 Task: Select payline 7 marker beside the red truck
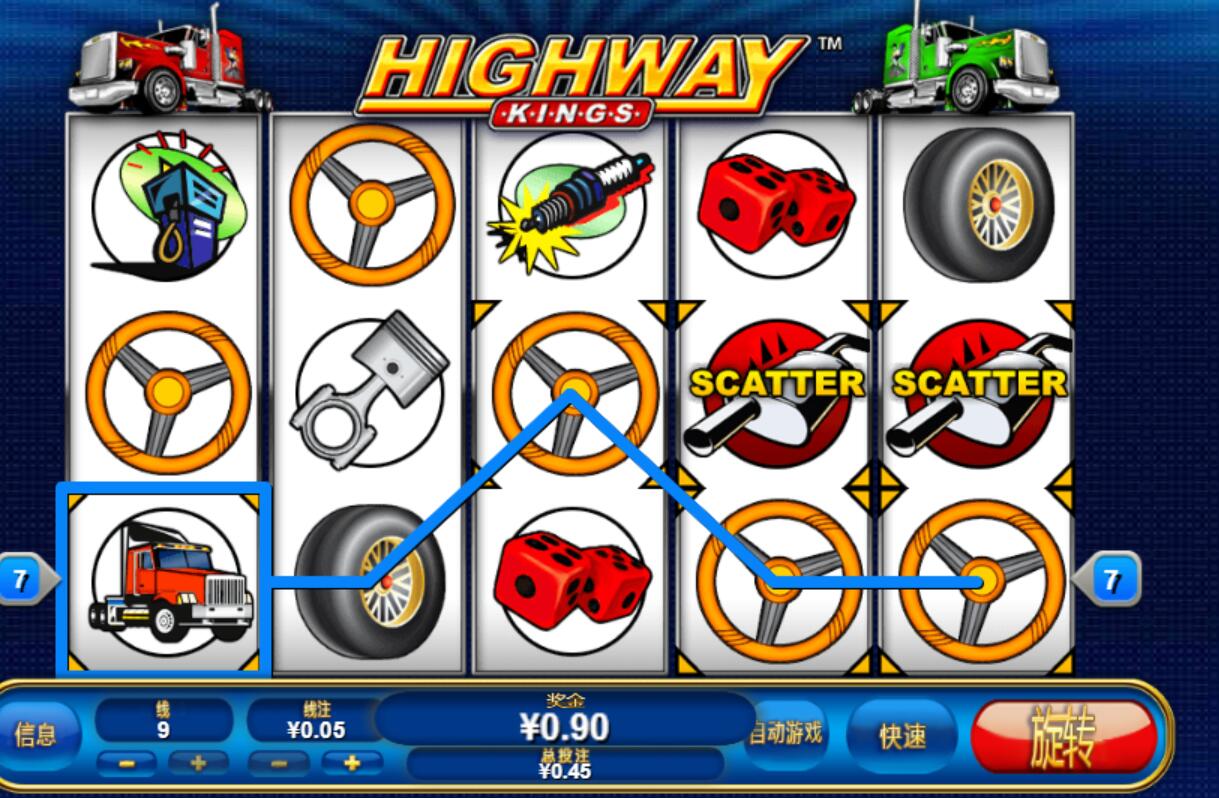tap(22, 580)
